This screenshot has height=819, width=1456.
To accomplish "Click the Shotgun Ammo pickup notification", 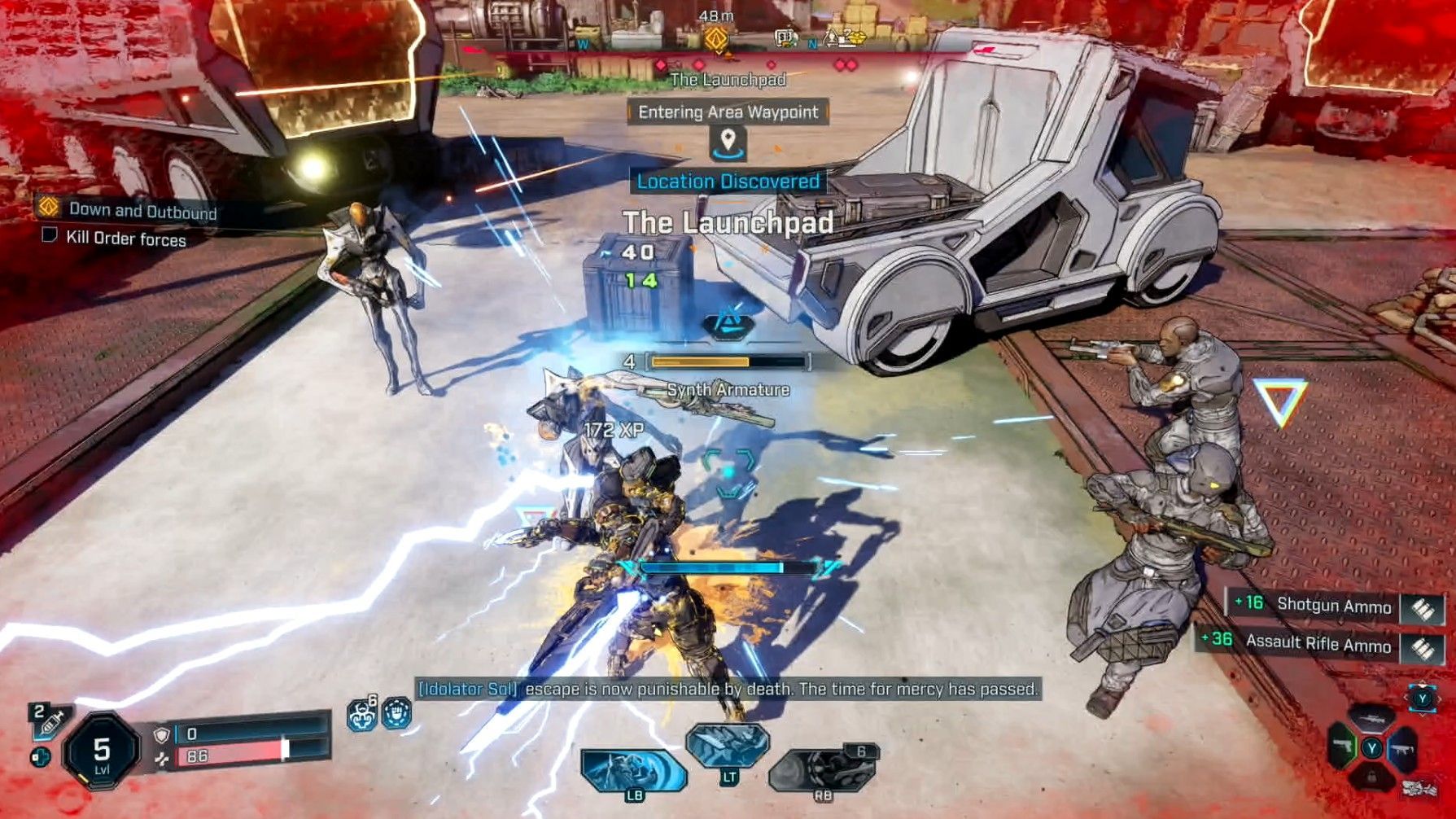I will pos(1333,605).
